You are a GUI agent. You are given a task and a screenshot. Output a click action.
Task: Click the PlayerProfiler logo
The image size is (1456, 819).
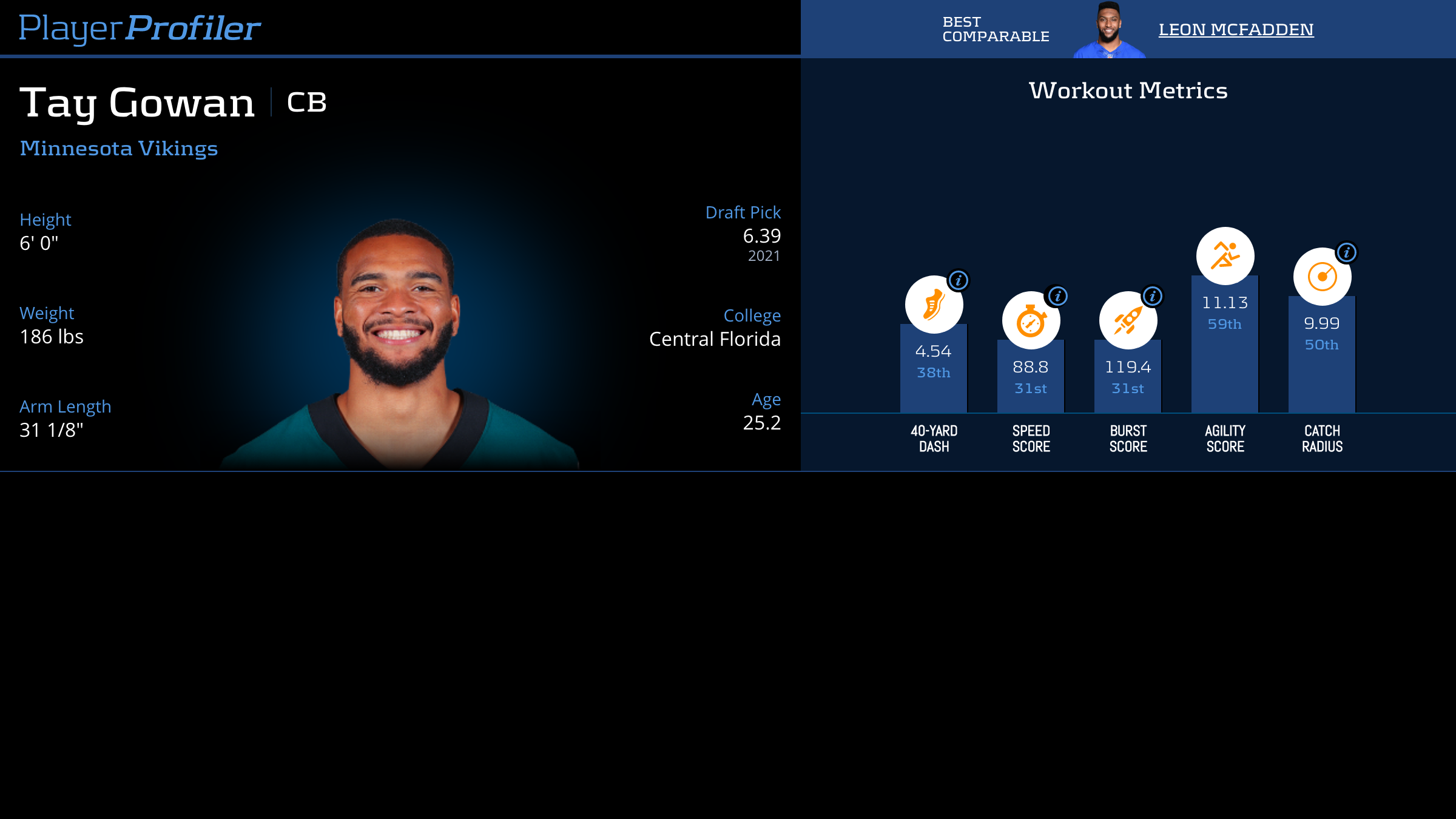pyautogui.click(x=140, y=28)
